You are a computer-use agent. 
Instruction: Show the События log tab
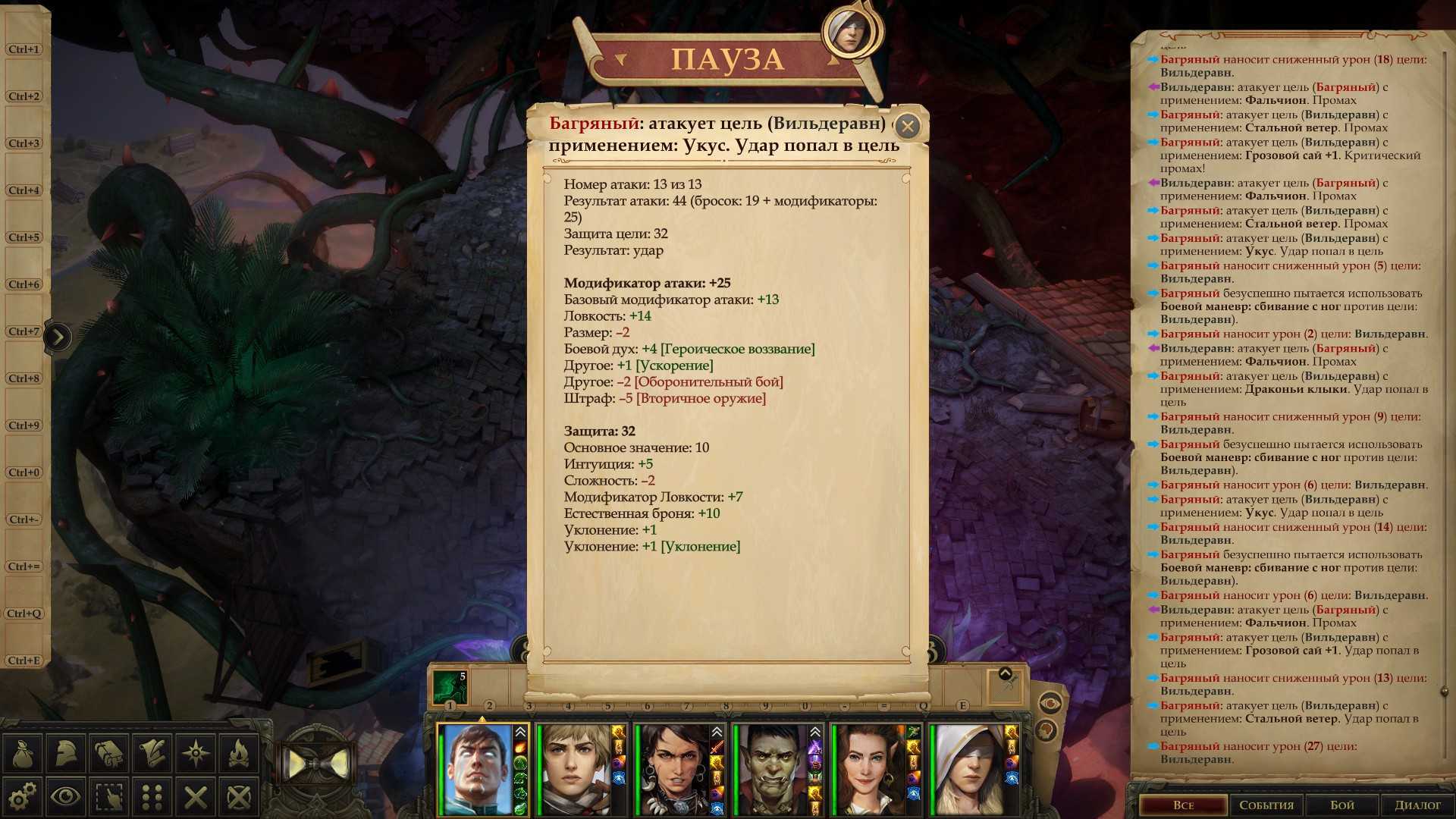click(1266, 805)
